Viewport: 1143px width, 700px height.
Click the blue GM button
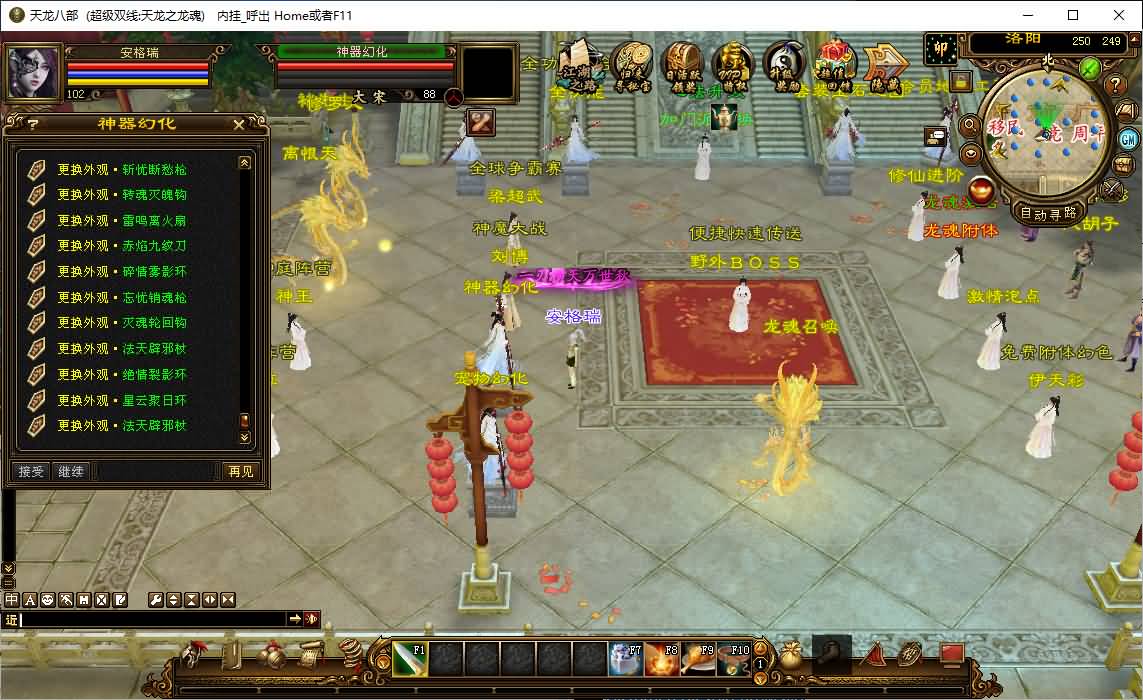point(1128,139)
